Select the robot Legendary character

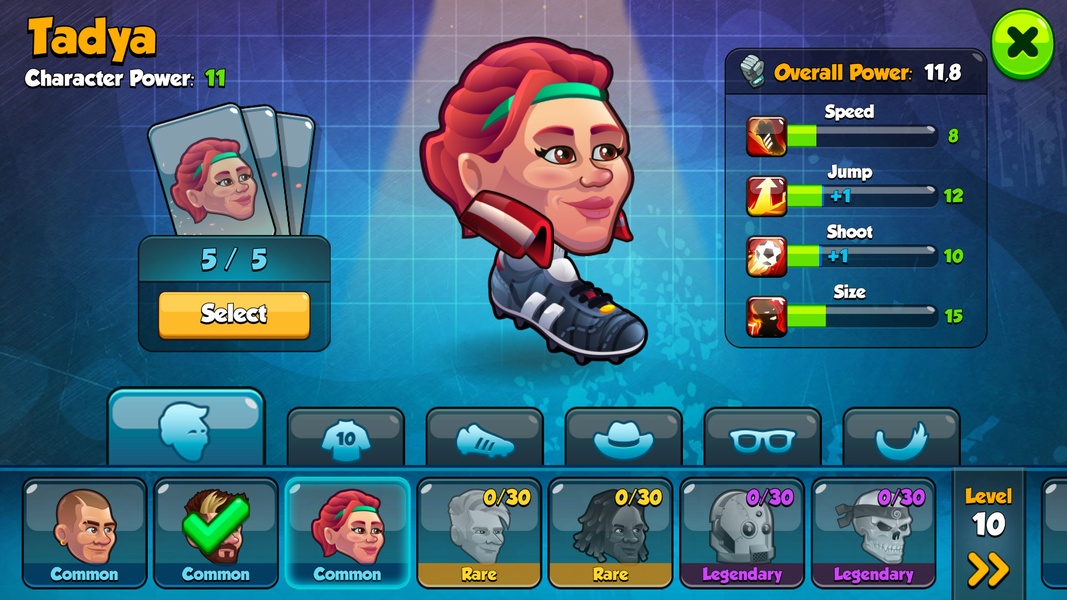coord(742,532)
